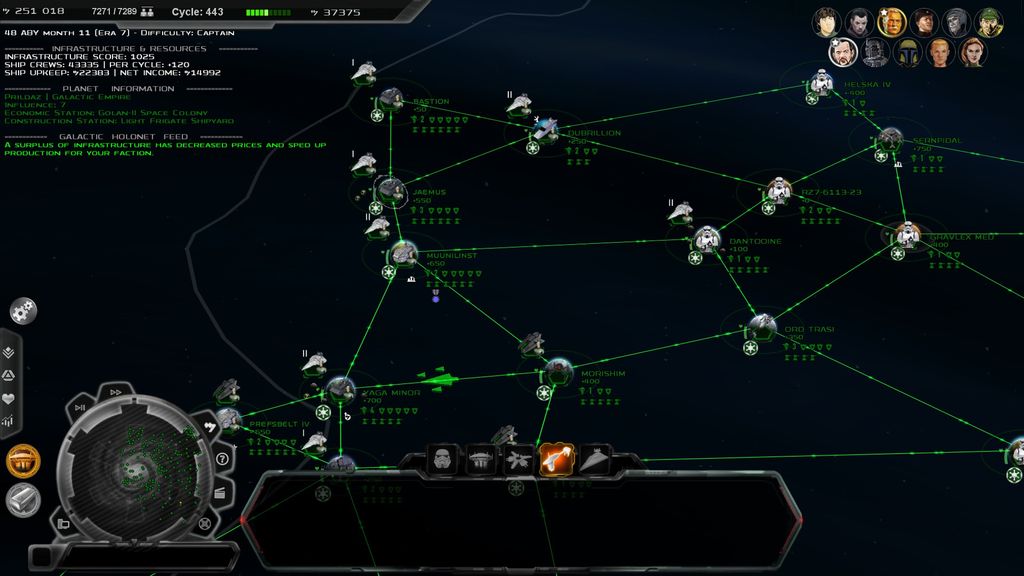This screenshot has width=1024, height=576.
Task: Click the silver ingot resources button
Action: pyautogui.click(x=23, y=499)
